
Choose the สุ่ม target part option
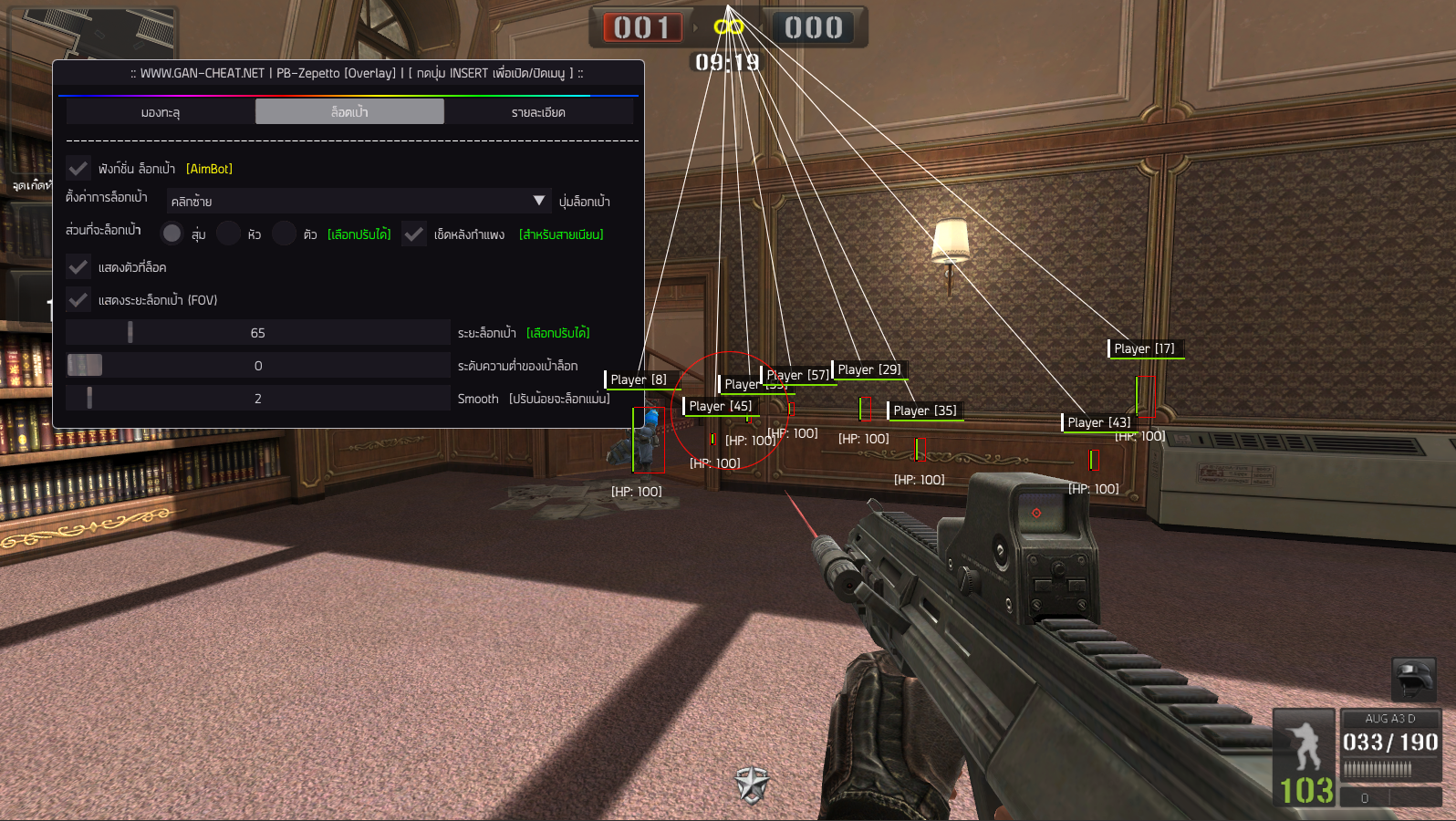(x=172, y=234)
